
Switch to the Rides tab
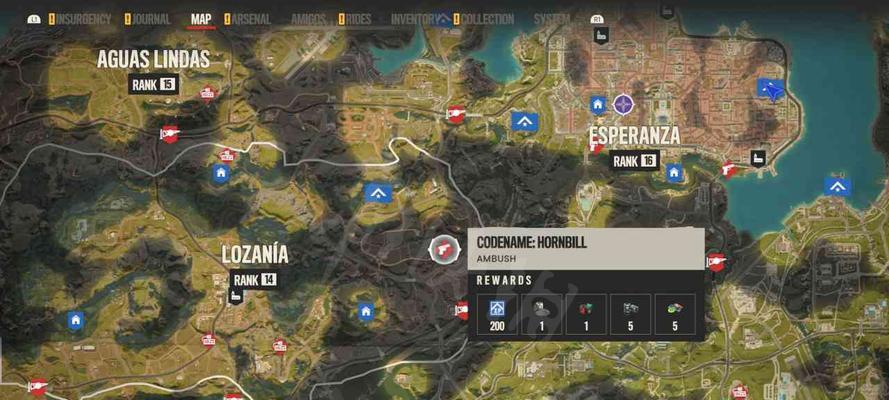click(x=360, y=19)
